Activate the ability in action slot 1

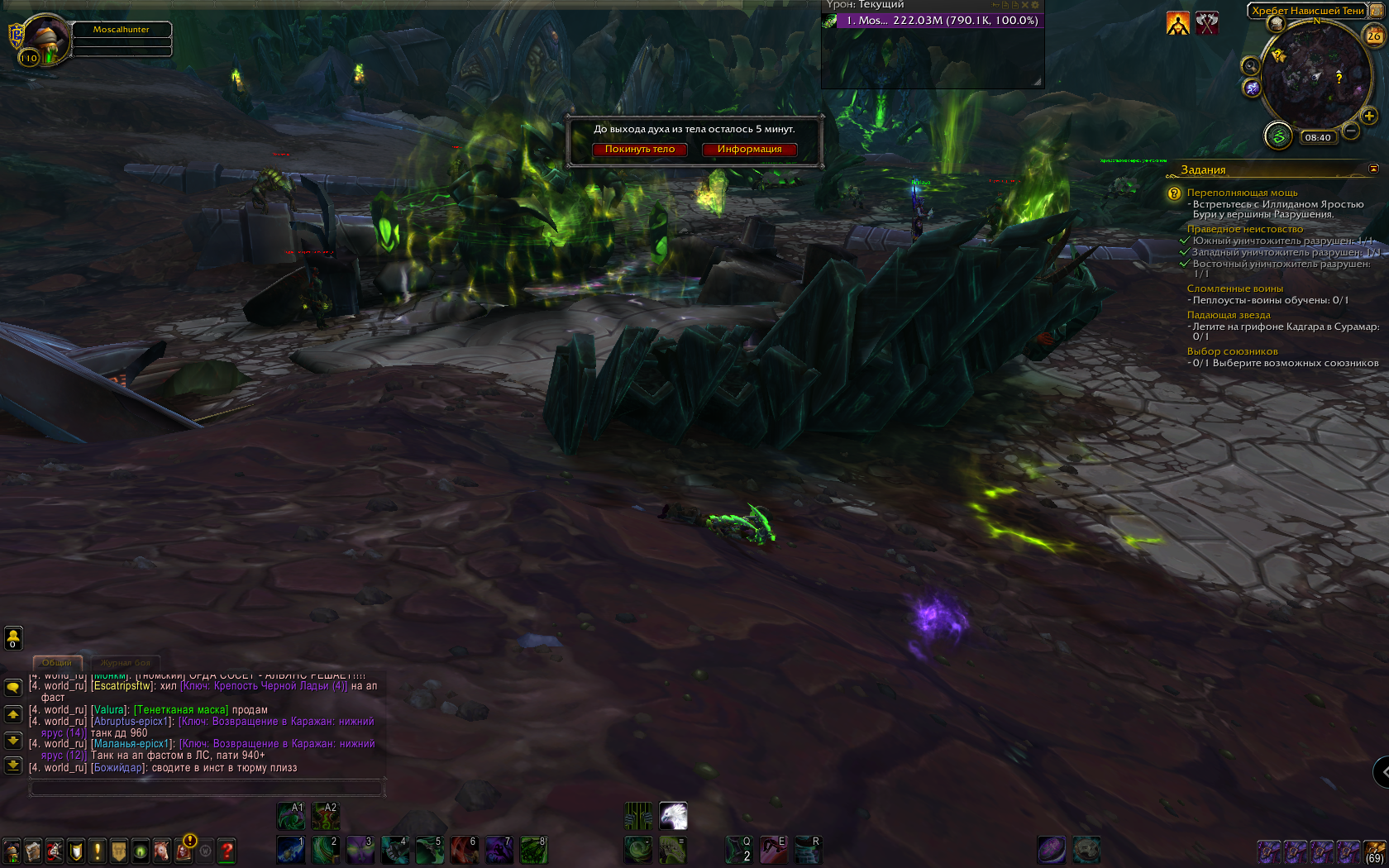(x=290, y=850)
